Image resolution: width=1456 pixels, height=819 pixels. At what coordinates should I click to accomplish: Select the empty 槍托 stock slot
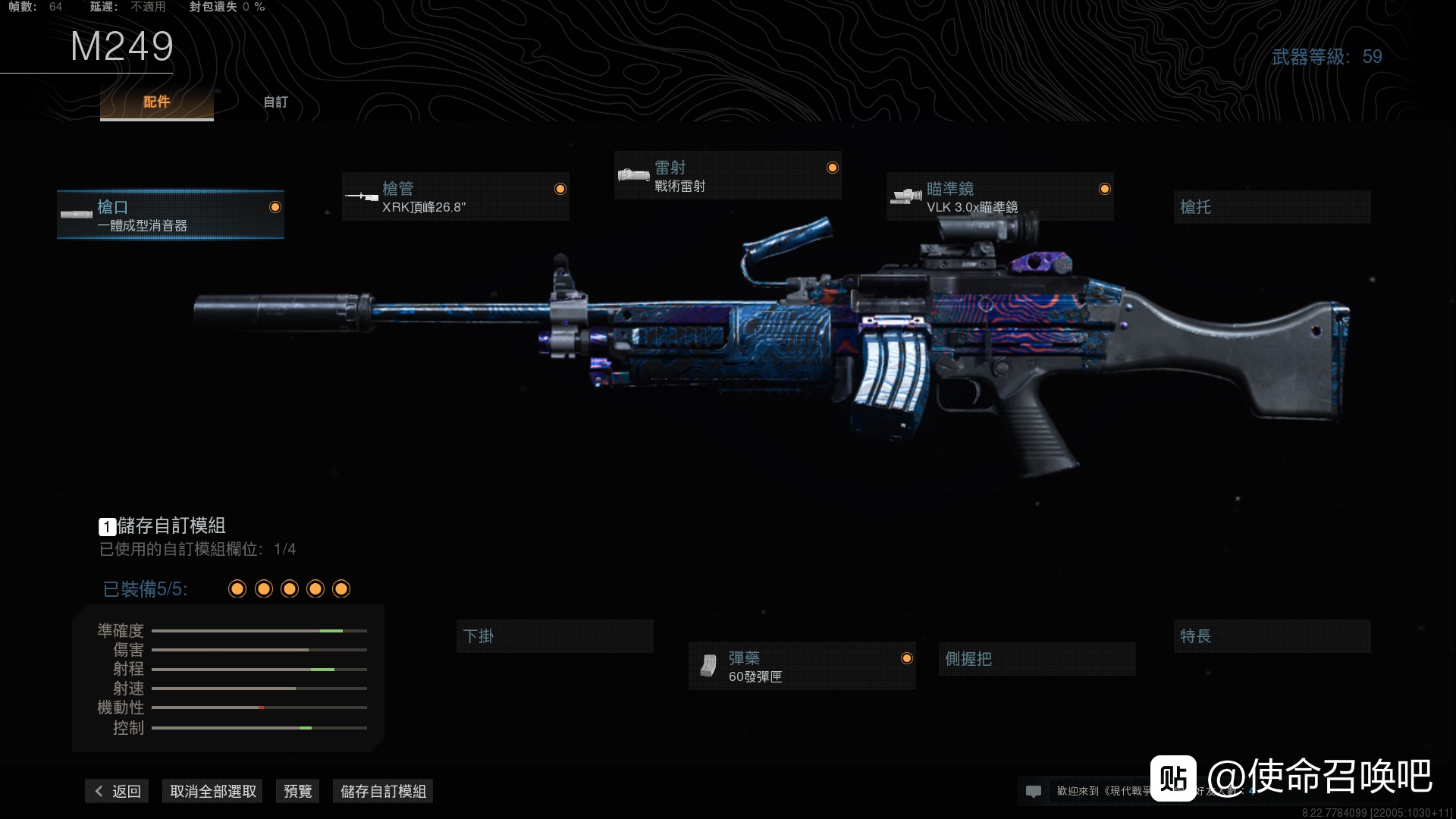tap(1272, 207)
